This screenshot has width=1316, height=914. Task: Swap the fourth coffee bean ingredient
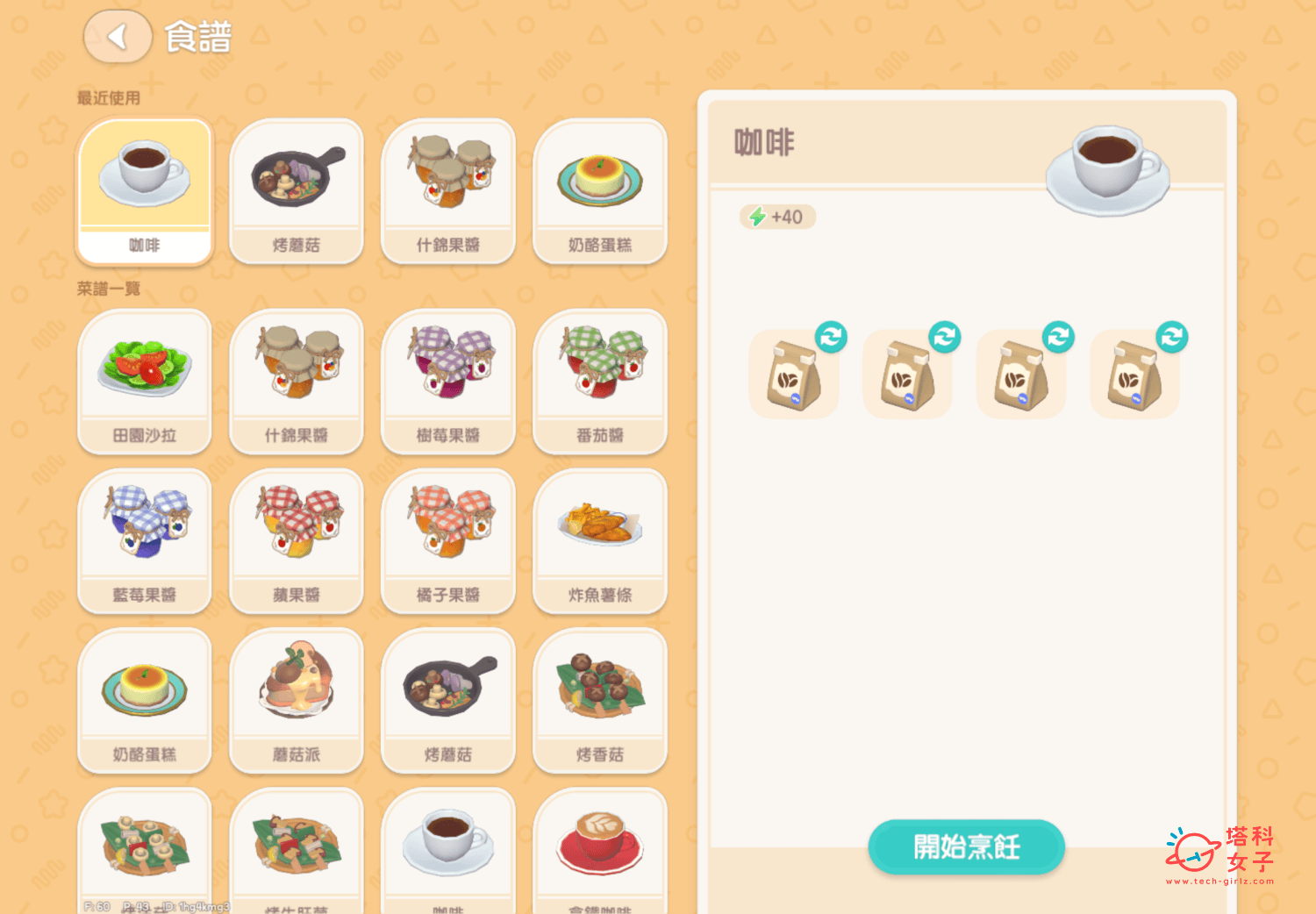1172,338
